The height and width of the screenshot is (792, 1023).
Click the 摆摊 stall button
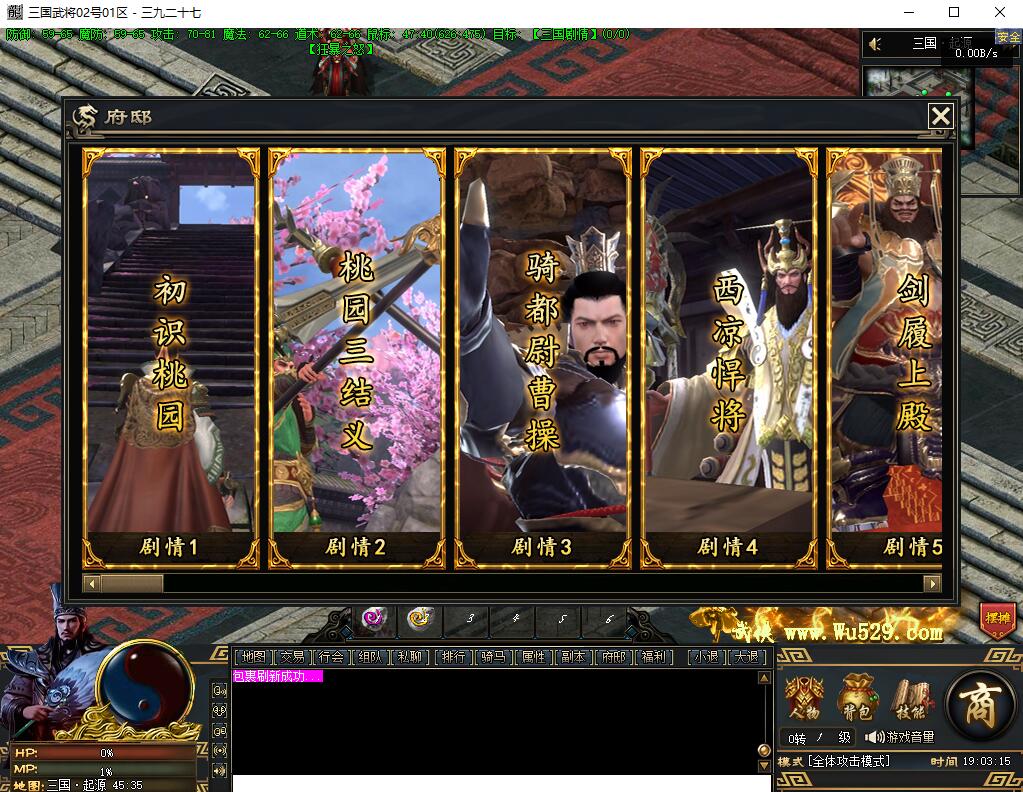997,619
